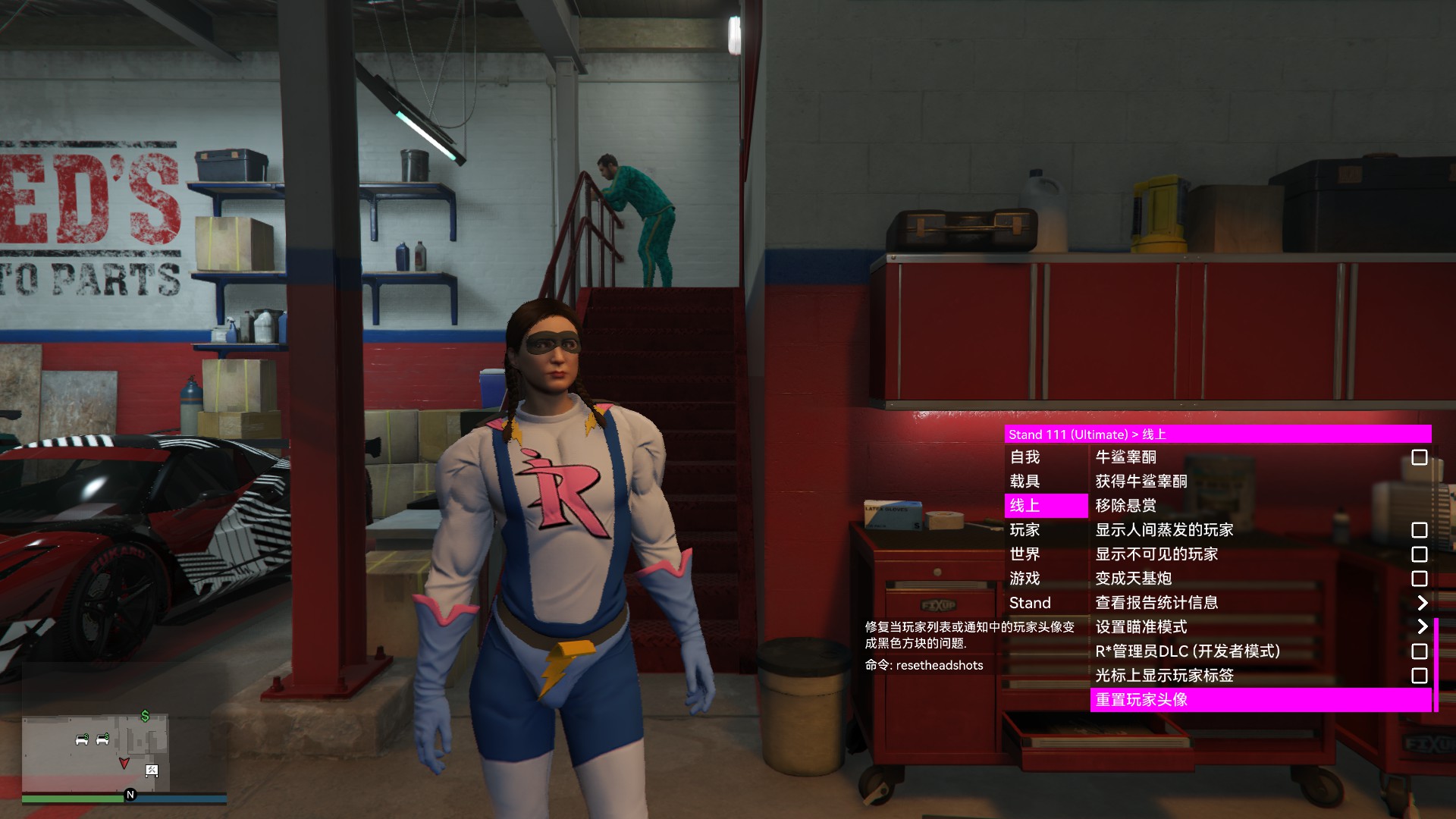The width and height of the screenshot is (1456, 819).
Task: Click the Stand 111 (Ultimate) breadcrumb header
Action: [x=1068, y=435]
